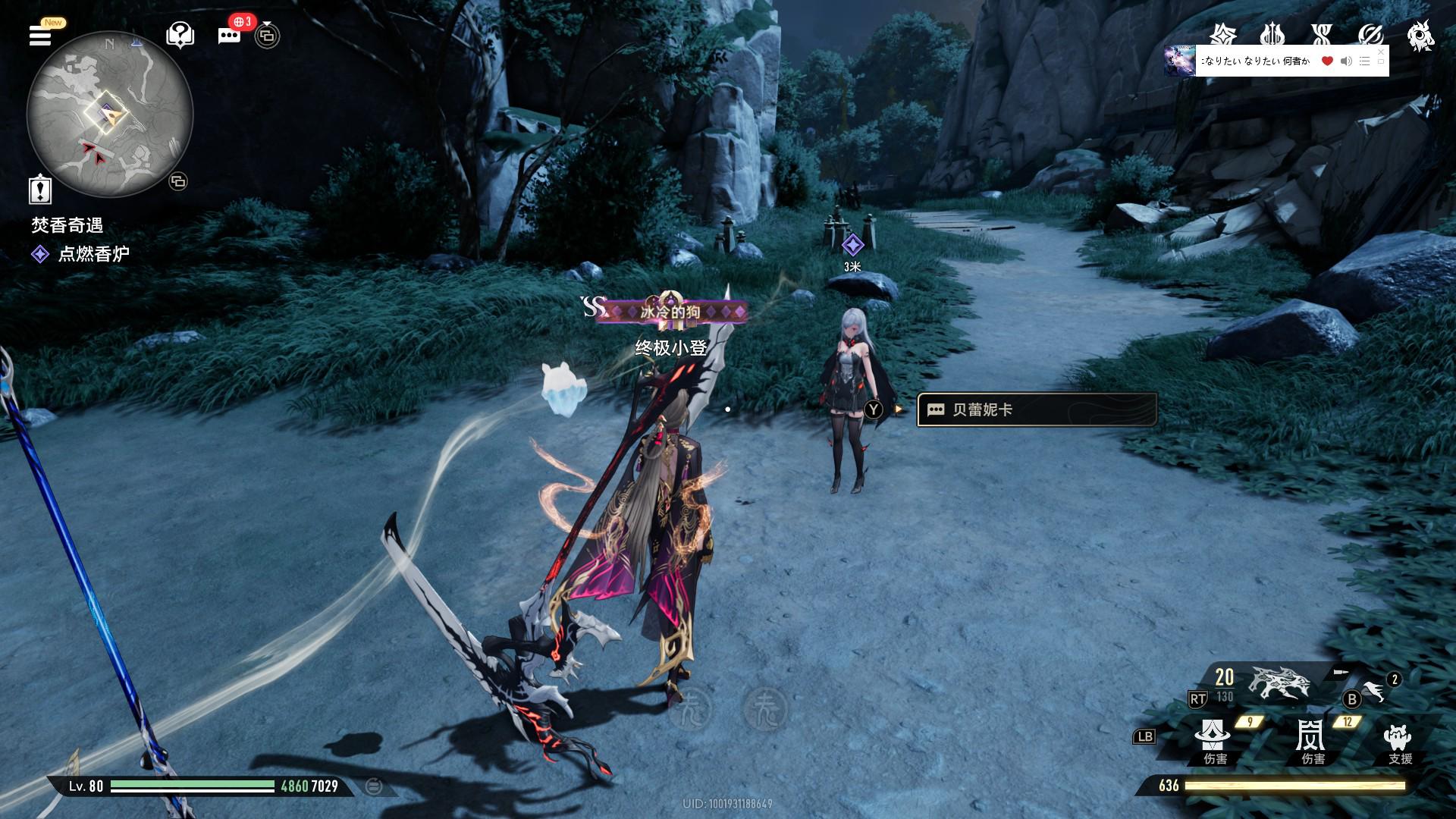
Task: Use the wing dash ability icon
Action: (1373, 691)
